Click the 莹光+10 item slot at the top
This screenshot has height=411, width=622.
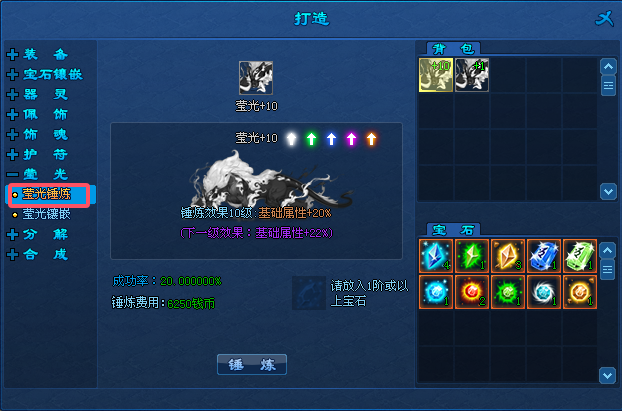click(x=255, y=78)
